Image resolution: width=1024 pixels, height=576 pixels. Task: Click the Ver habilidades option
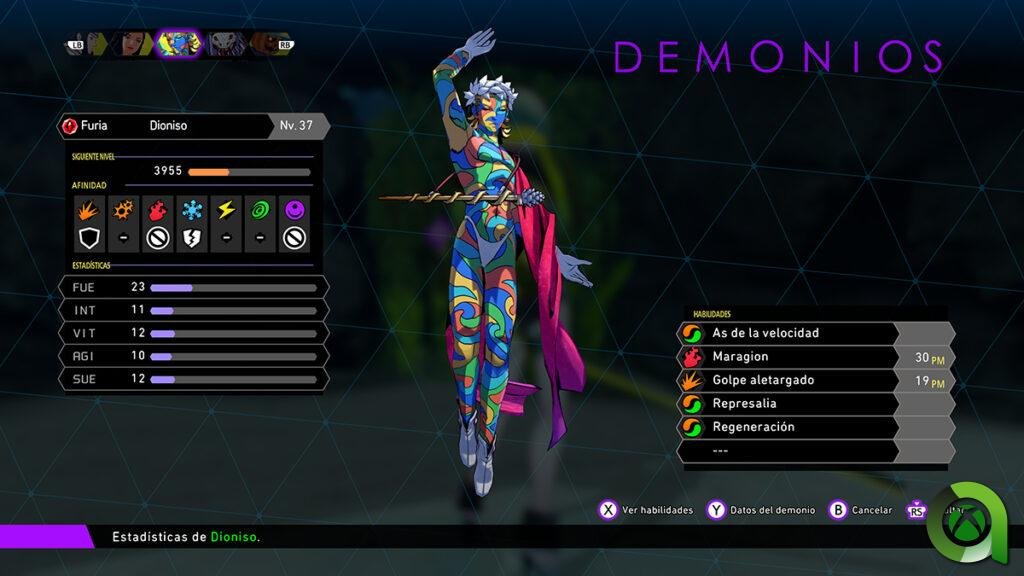point(646,510)
